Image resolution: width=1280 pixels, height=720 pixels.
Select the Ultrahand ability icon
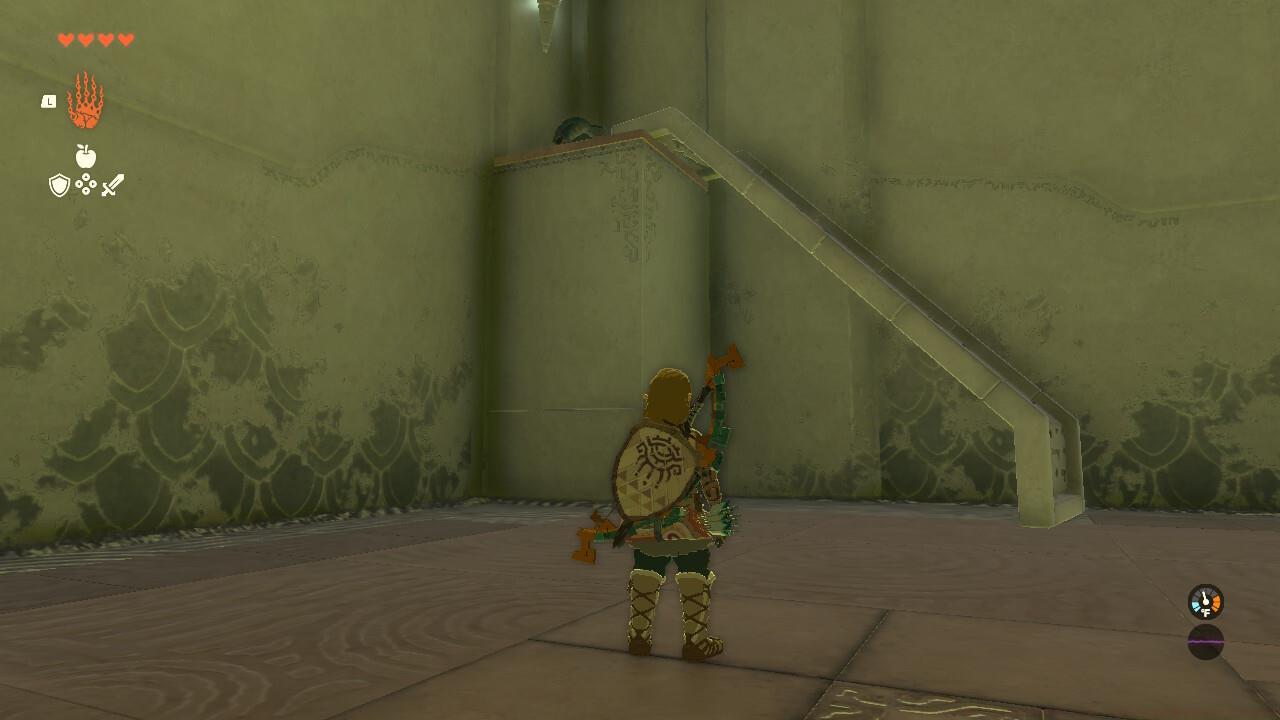pyautogui.click(x=84, y=100)
